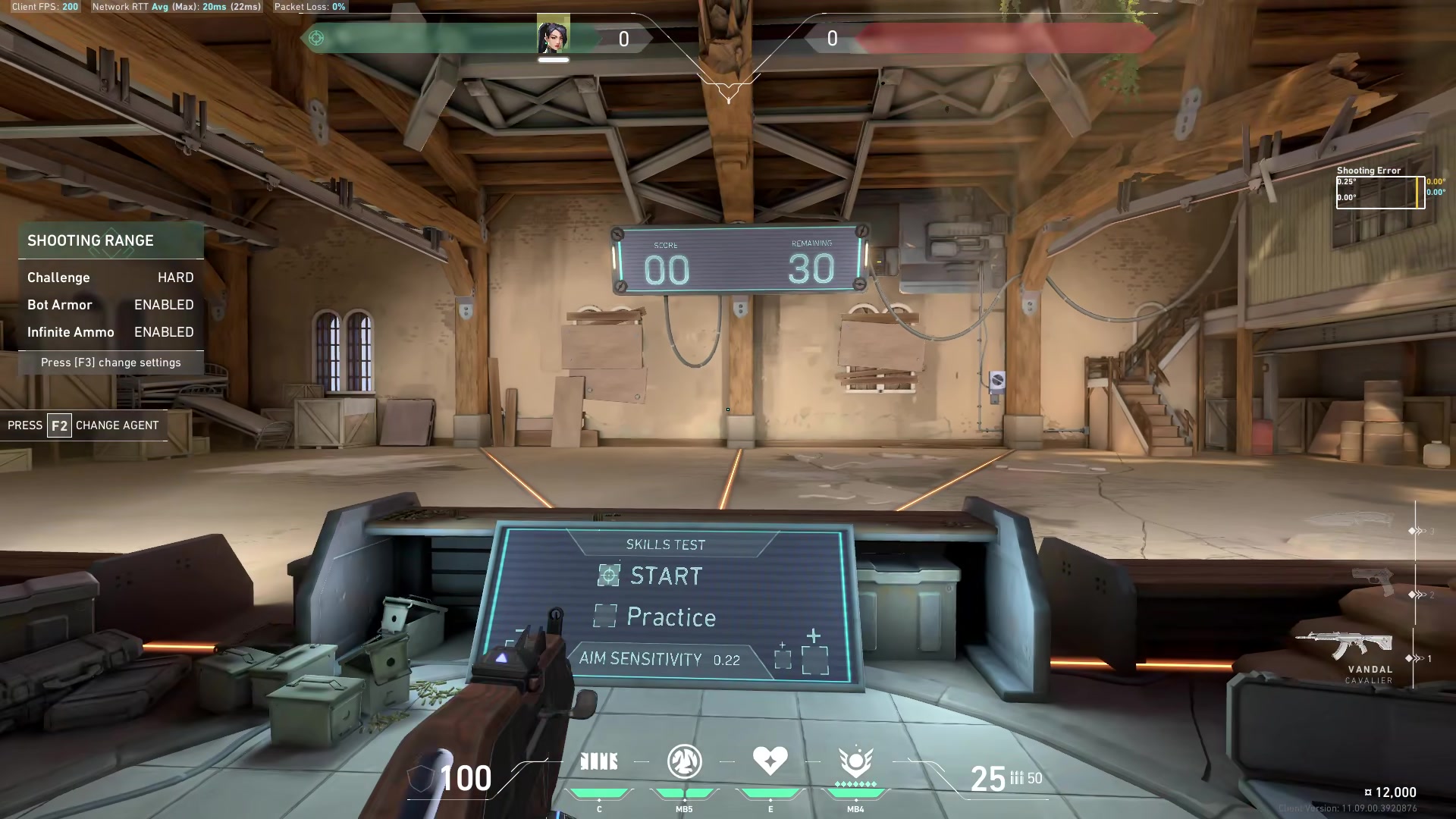This screenshot has width=1456, height=819.
Task: Choose the melee knife slot
Action: click(x=1356, y=521)
